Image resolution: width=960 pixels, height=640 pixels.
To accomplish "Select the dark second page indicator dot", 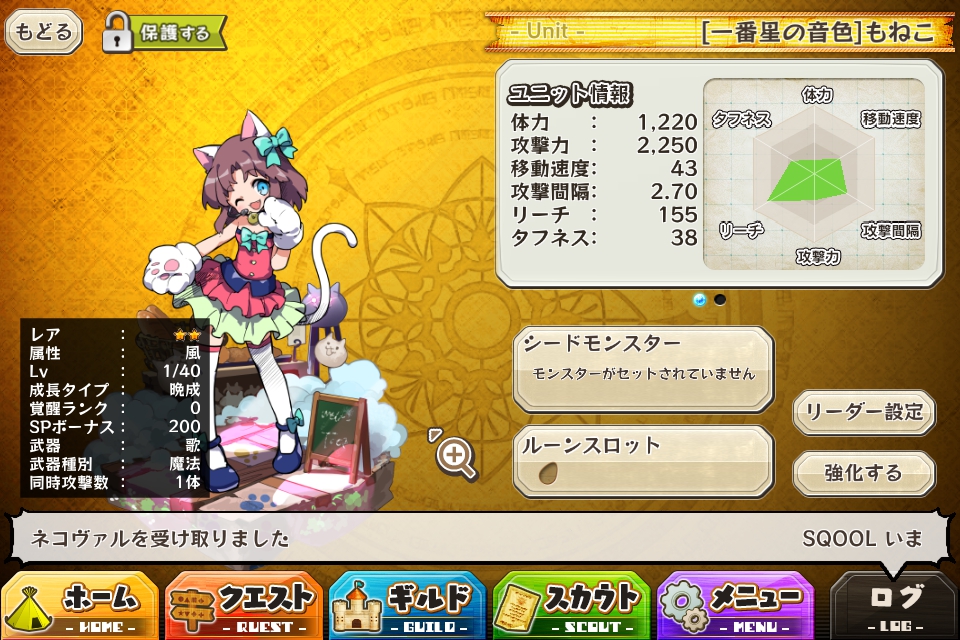I will click(720, 299).
